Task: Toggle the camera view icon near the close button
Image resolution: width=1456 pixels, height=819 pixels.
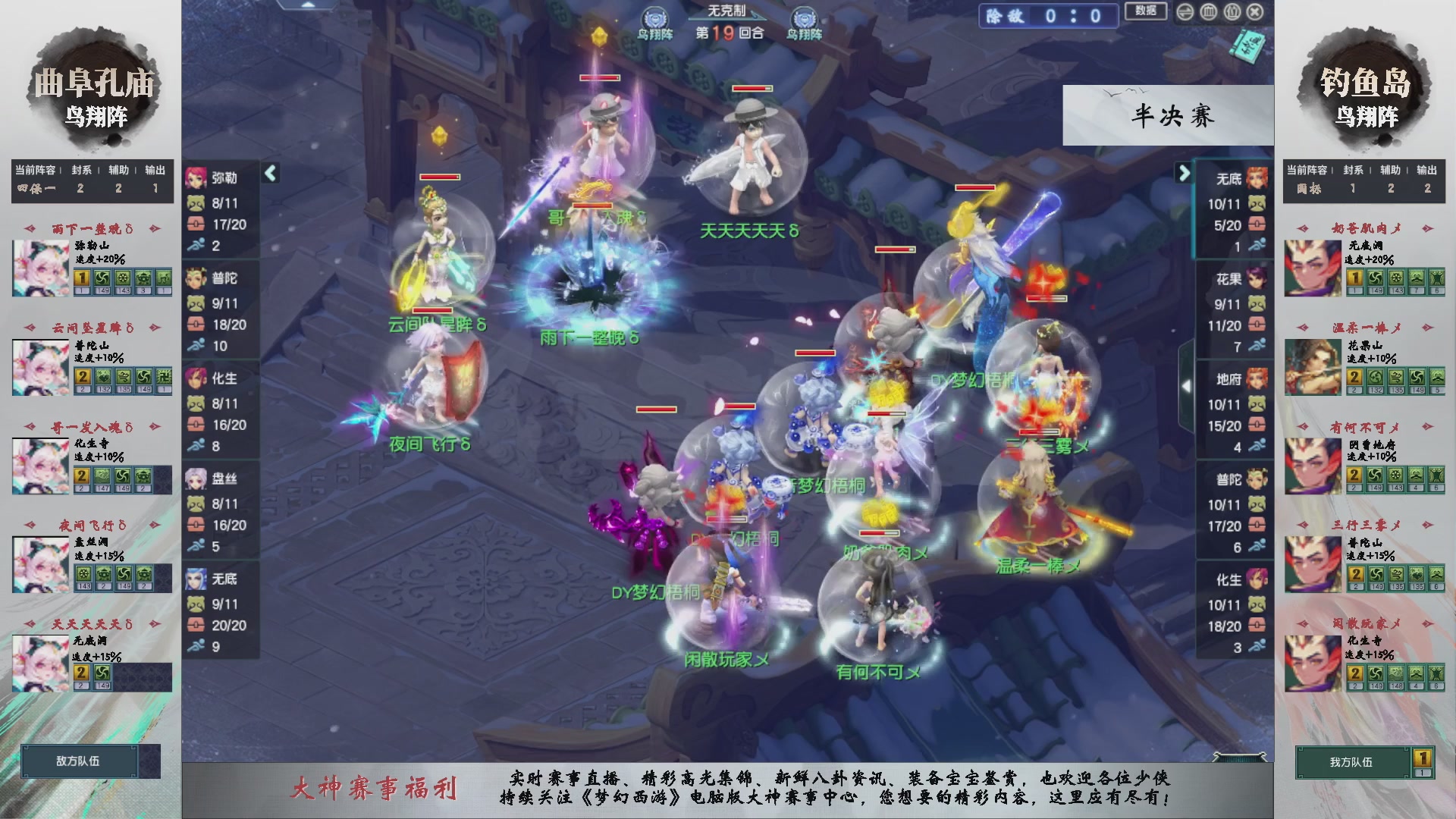Action: pos(1232,12)
